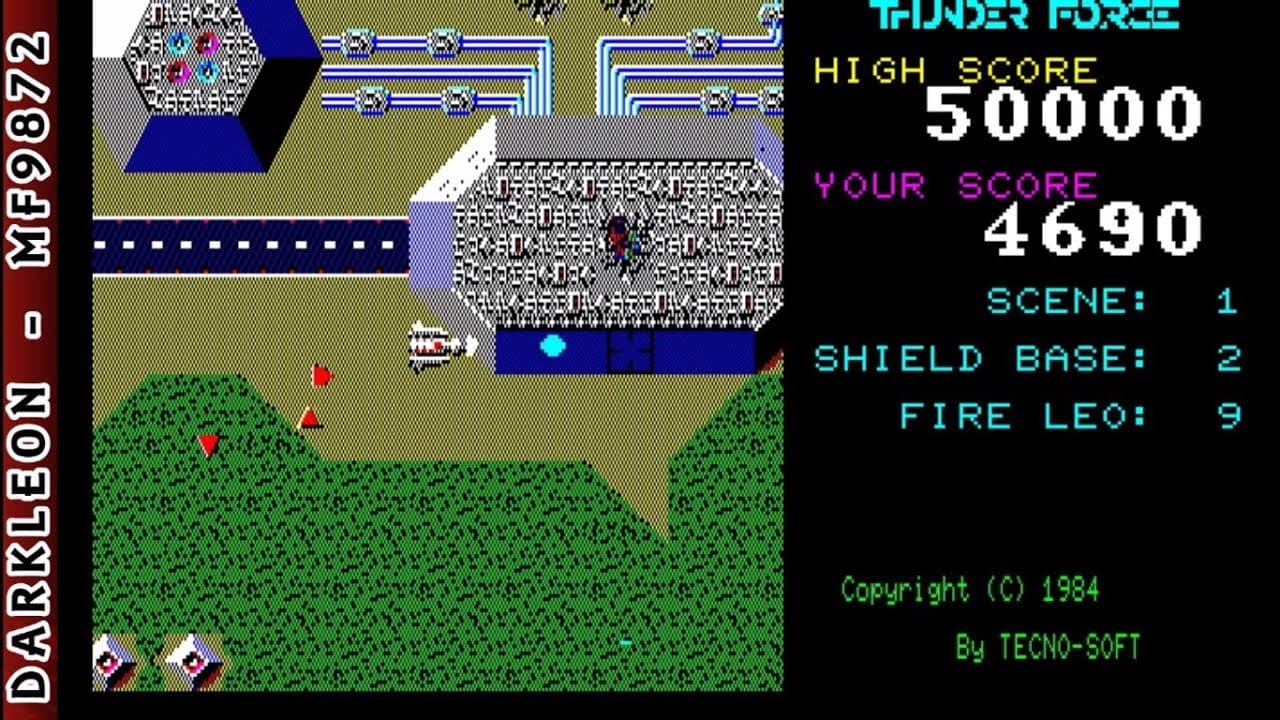Image resolution: width=1280 pixels, height=720 pixels.
Task: Toggle the cyan node on the hexagonal structure
Action: (178, 42)
